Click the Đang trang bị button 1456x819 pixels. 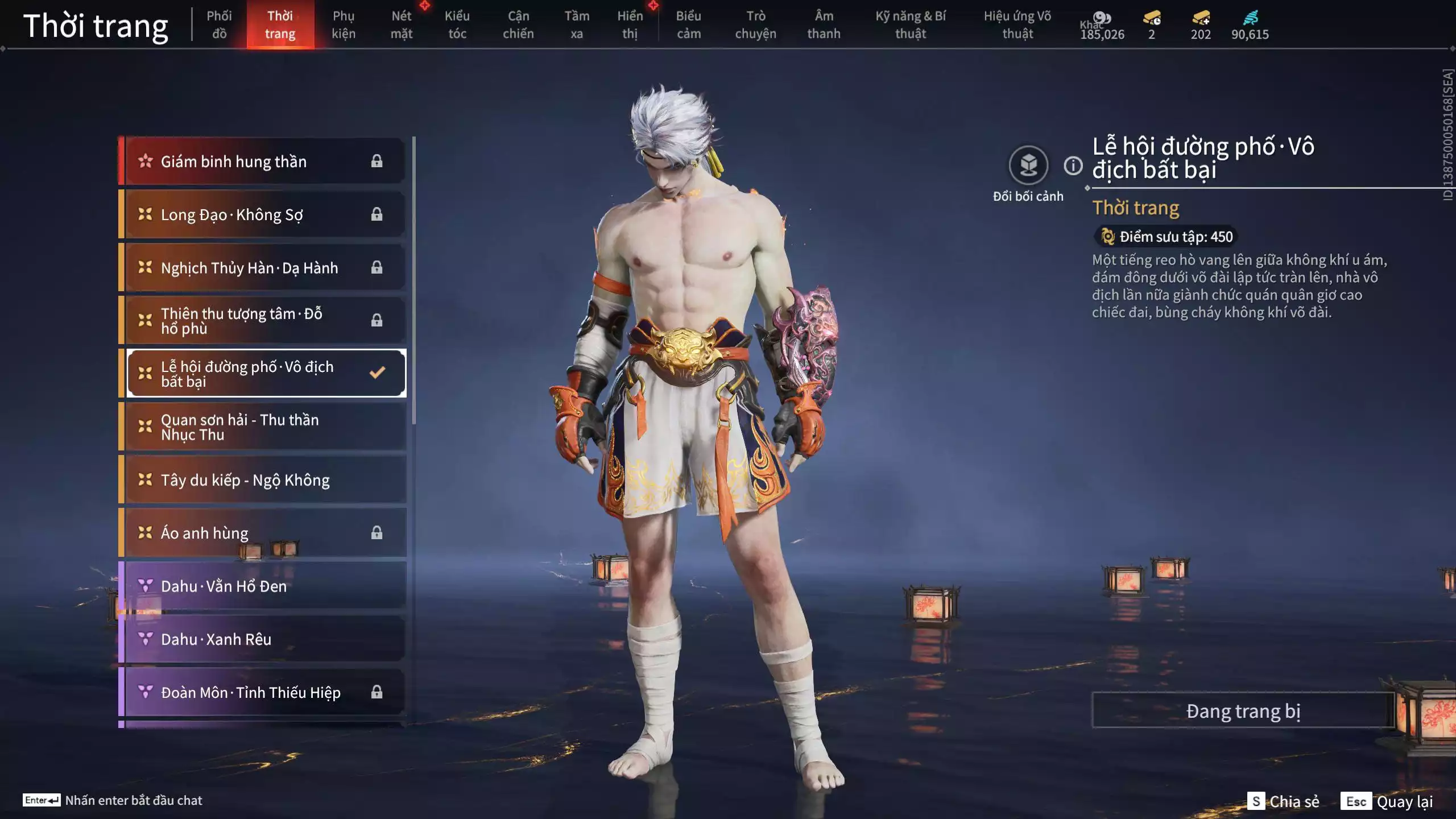click(1243, 711)
